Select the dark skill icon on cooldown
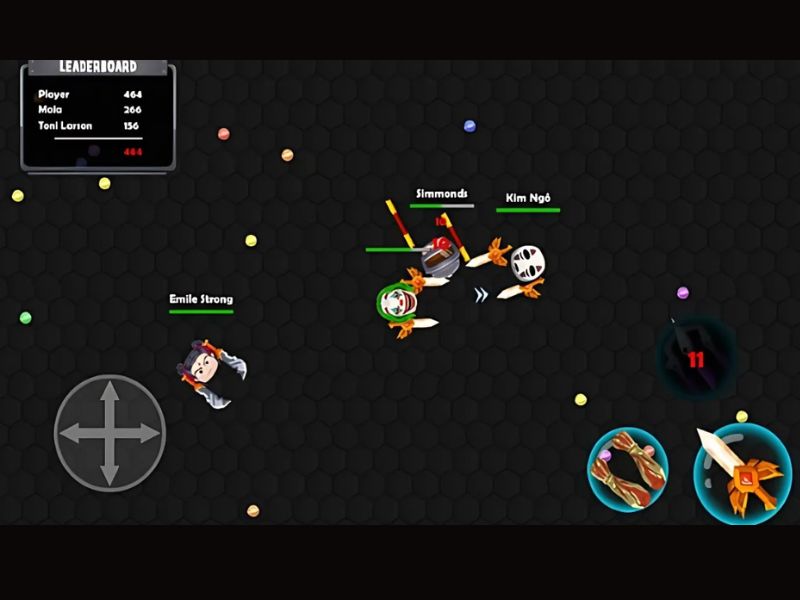Image resolution: width=800 pixels, height=600 pixels. [x=694, y=357]
